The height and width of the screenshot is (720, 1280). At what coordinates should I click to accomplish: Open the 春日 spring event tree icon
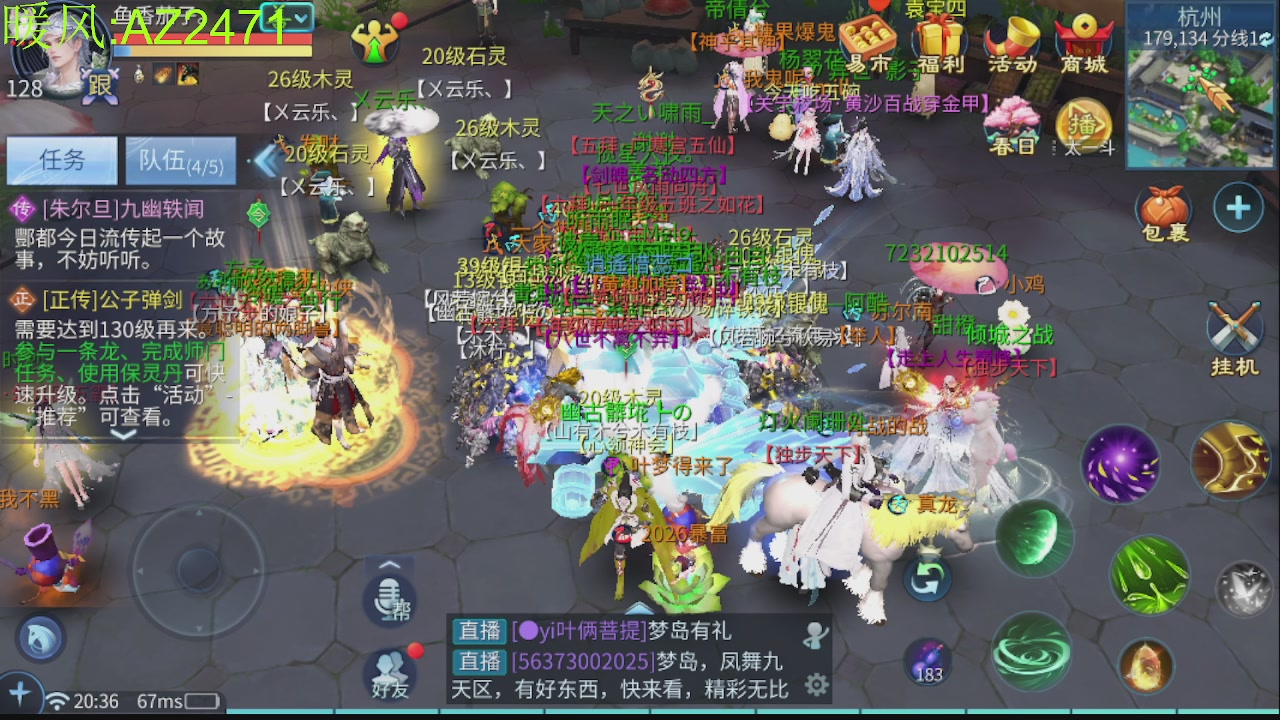[x=1013, y=122]
